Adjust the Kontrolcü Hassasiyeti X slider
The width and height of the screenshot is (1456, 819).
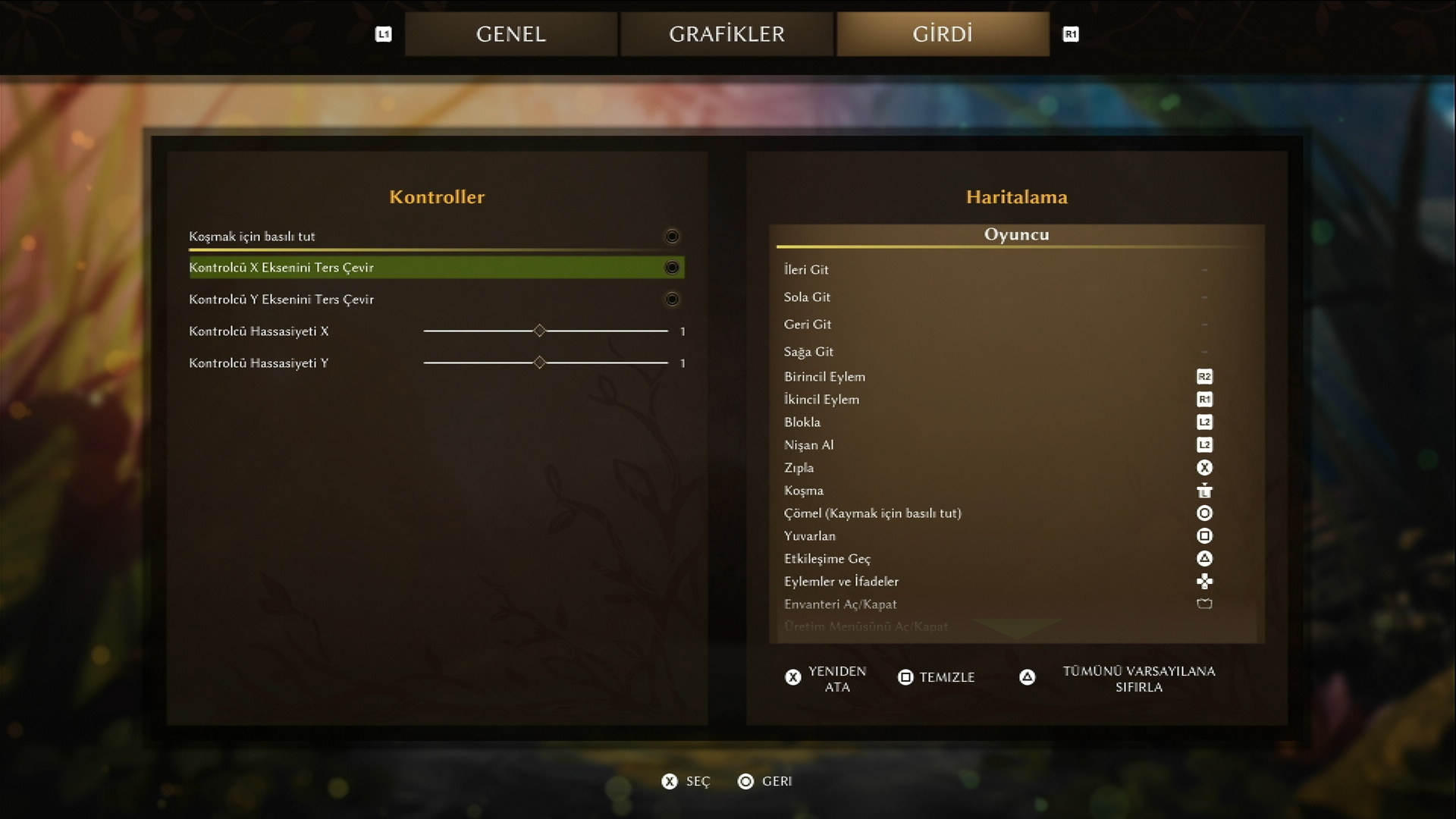pos(539,331)
